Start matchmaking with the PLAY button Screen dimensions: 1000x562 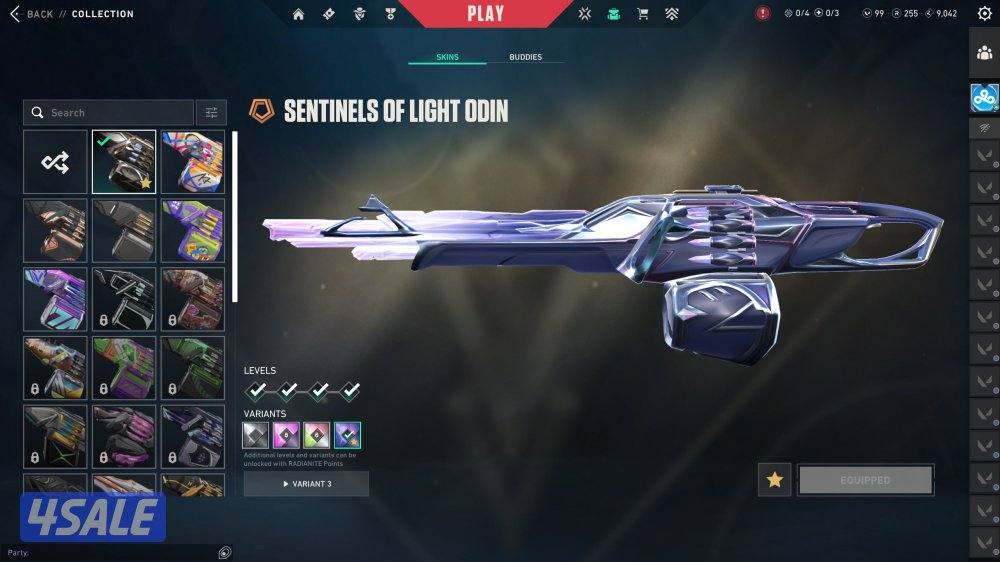coord(486,14)
